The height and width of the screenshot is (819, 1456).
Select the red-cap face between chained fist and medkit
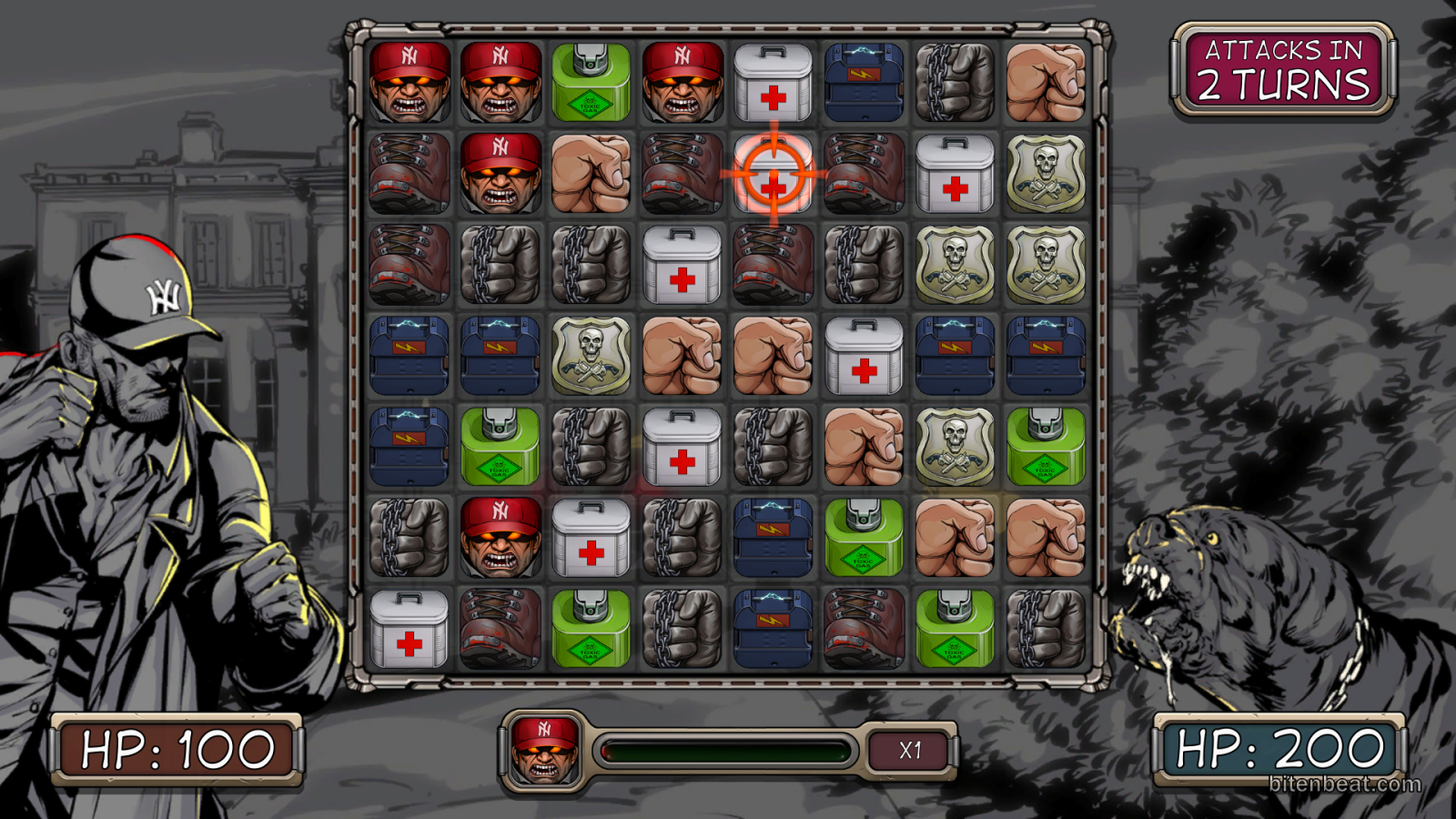(500, 537)
